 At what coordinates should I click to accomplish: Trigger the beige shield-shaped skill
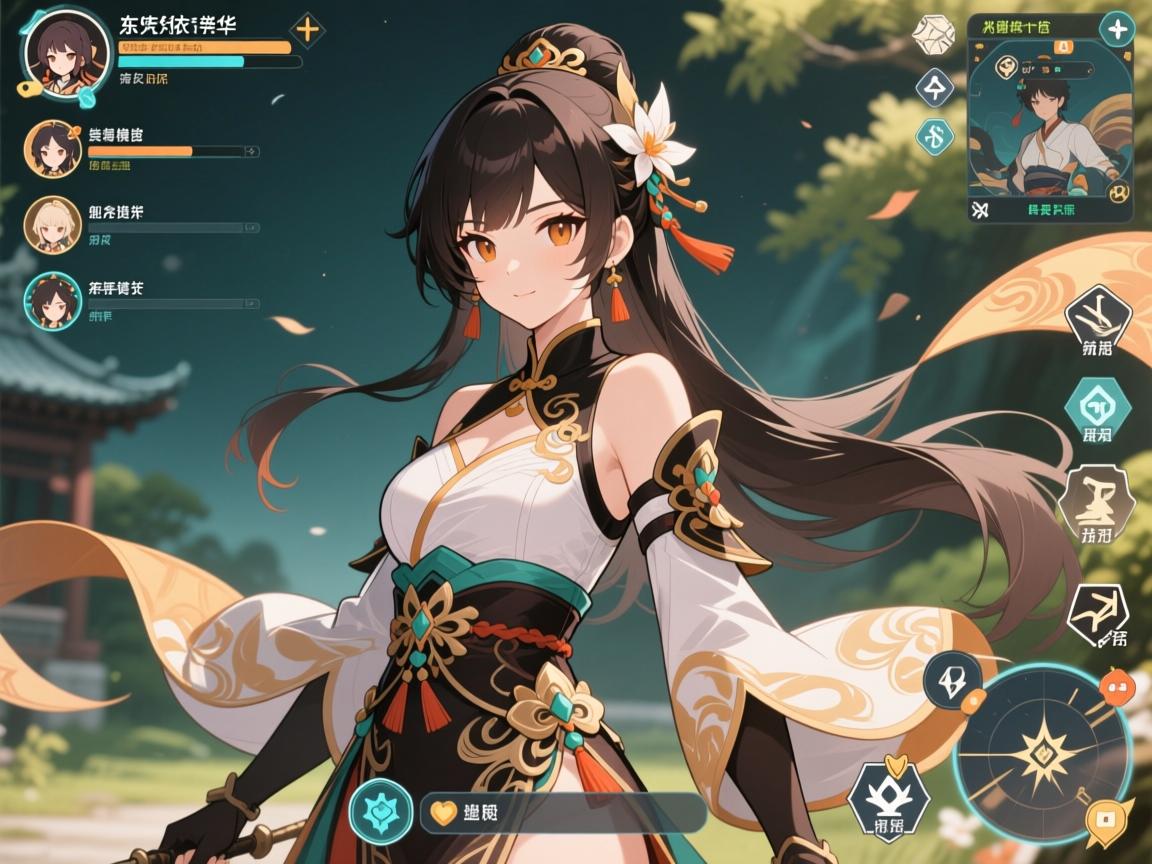point(1097,500)
